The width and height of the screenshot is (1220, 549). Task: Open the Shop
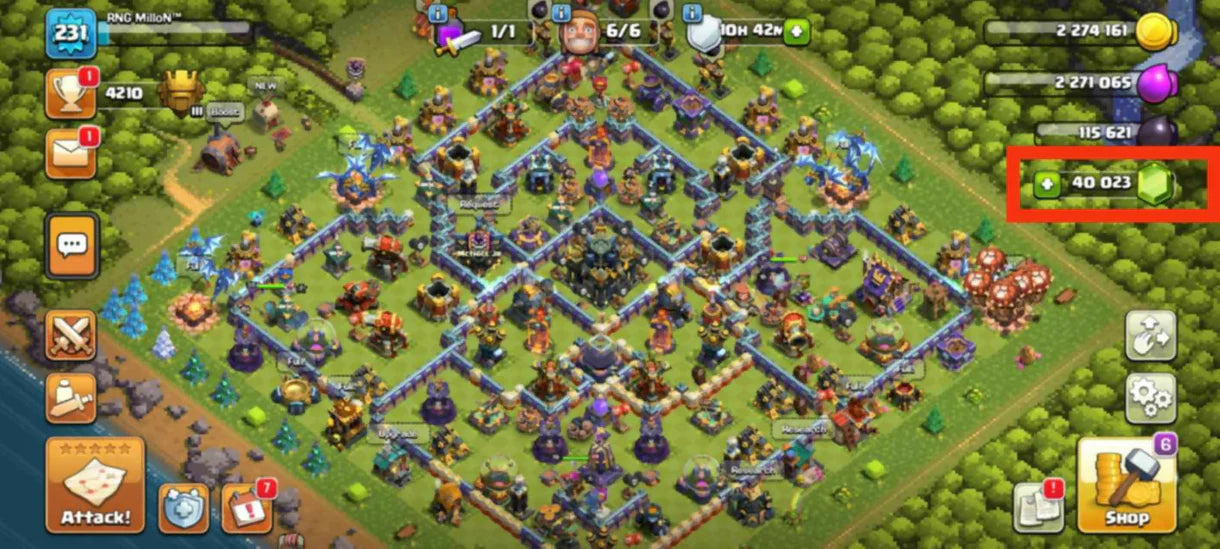(1126, 485)
